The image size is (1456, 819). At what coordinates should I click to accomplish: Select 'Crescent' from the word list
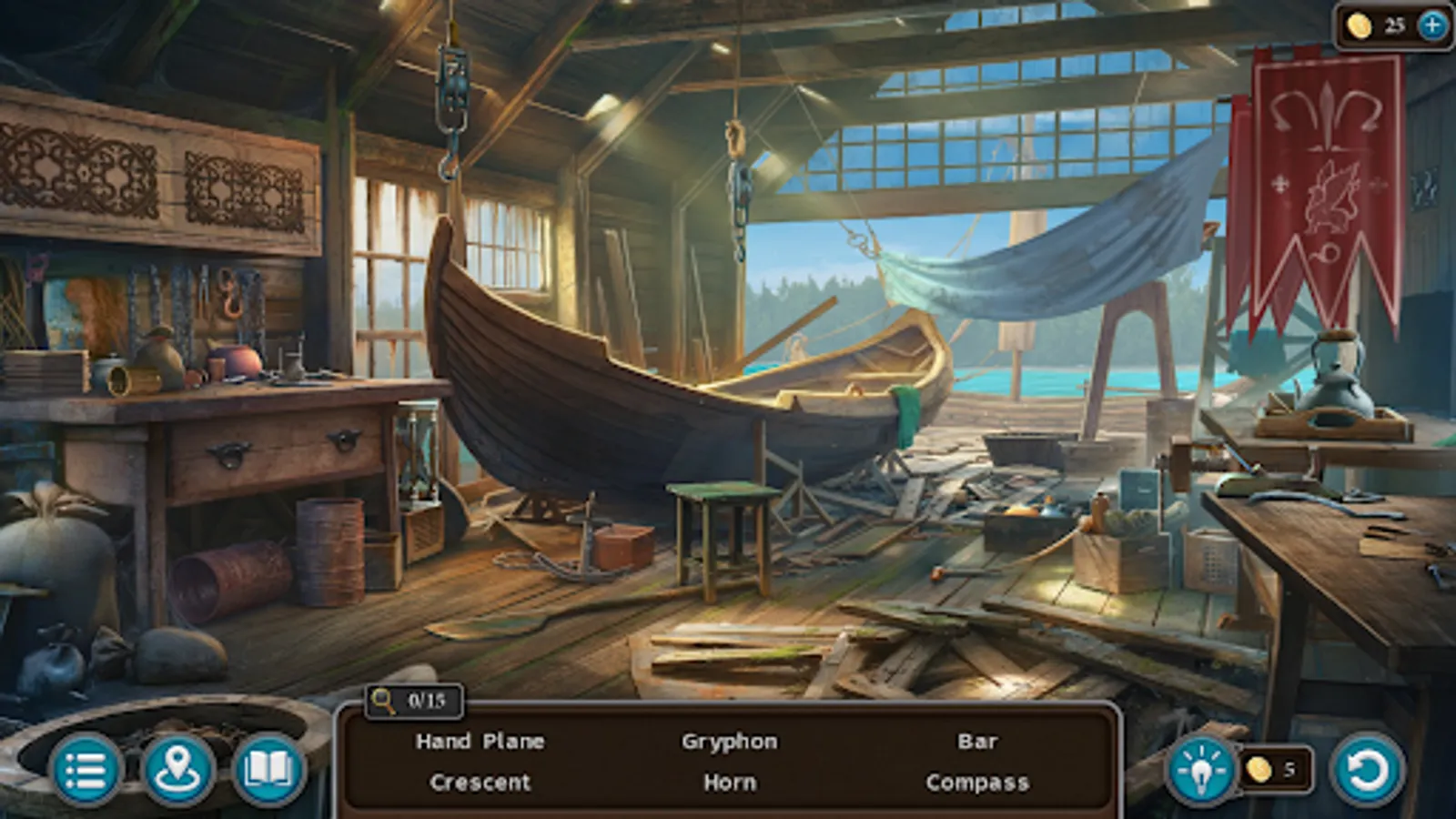point(480,782)
